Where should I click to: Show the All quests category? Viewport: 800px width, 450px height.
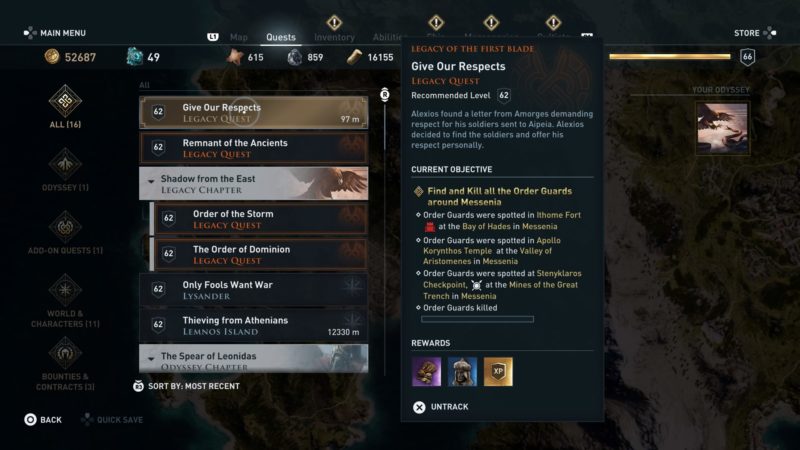65,107
